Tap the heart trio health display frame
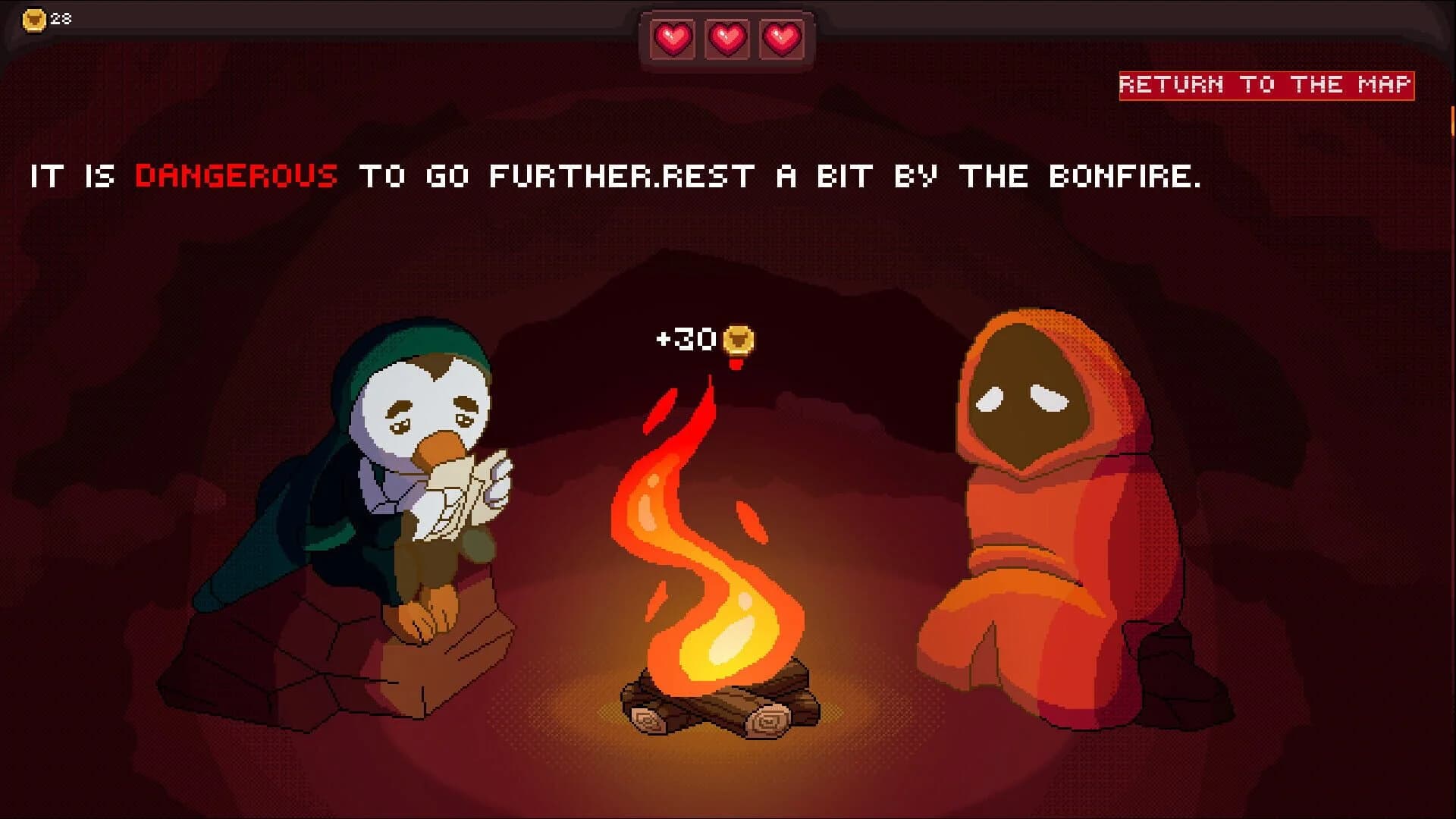The image size is (1456, 819). point(726,42)
